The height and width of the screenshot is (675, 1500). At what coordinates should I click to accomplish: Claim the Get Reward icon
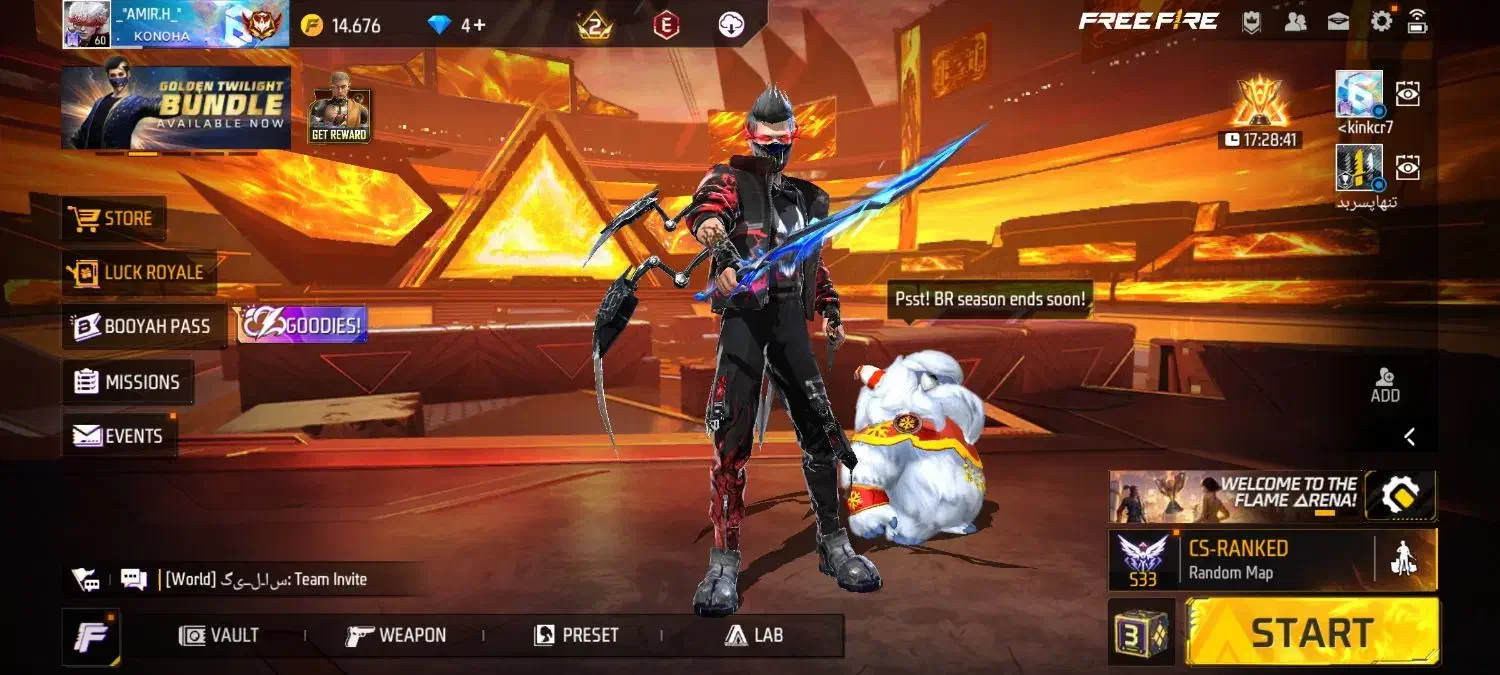(x=339, y=108)
